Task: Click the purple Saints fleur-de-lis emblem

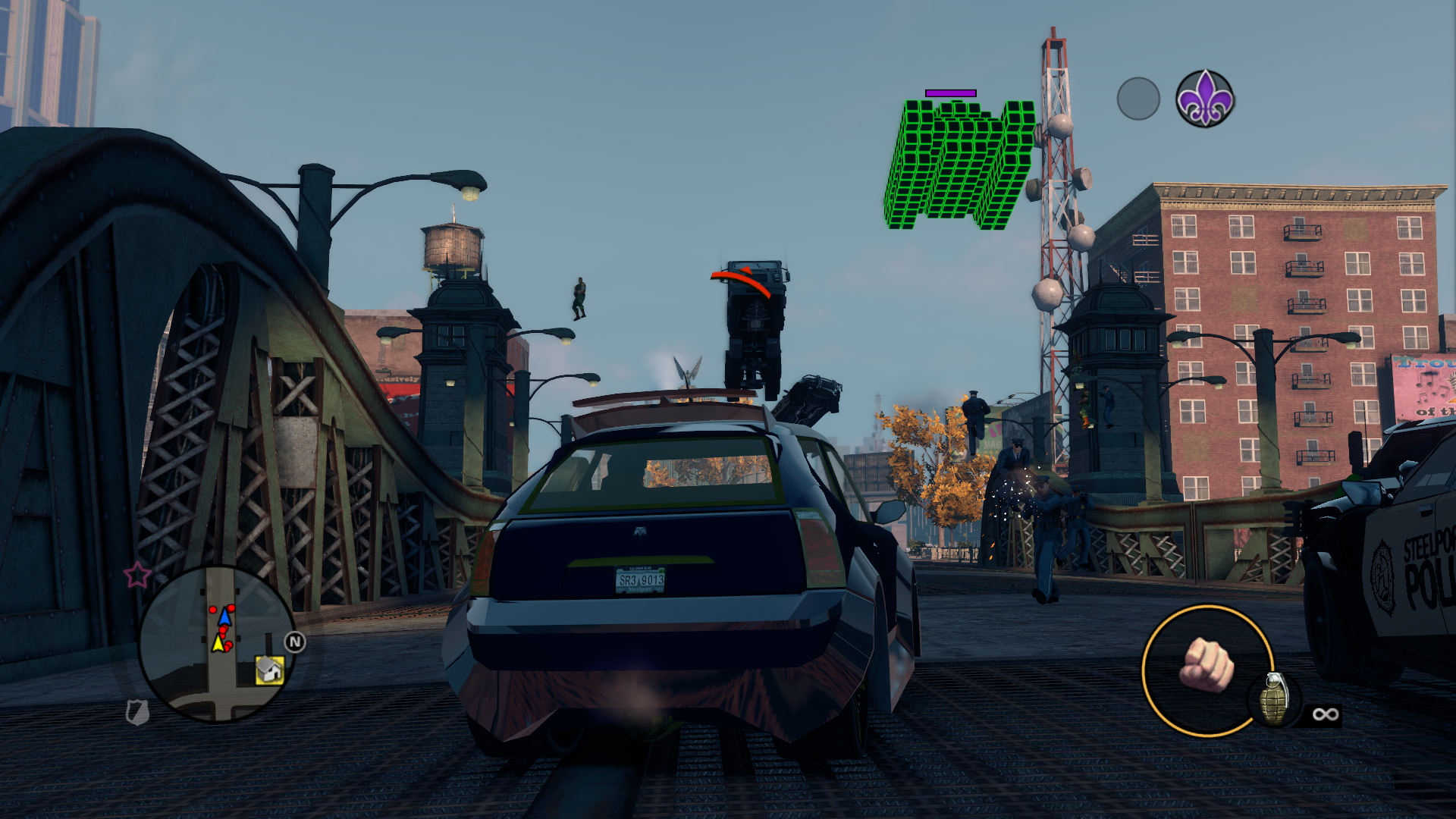Action: tap(1205, 99)
